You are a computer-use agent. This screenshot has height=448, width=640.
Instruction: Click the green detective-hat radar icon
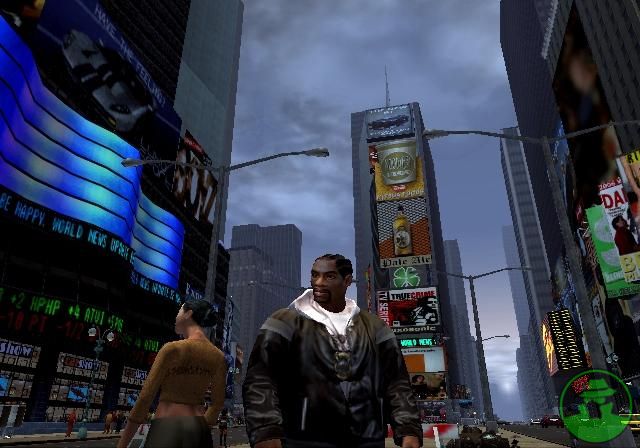click(595, 406)
